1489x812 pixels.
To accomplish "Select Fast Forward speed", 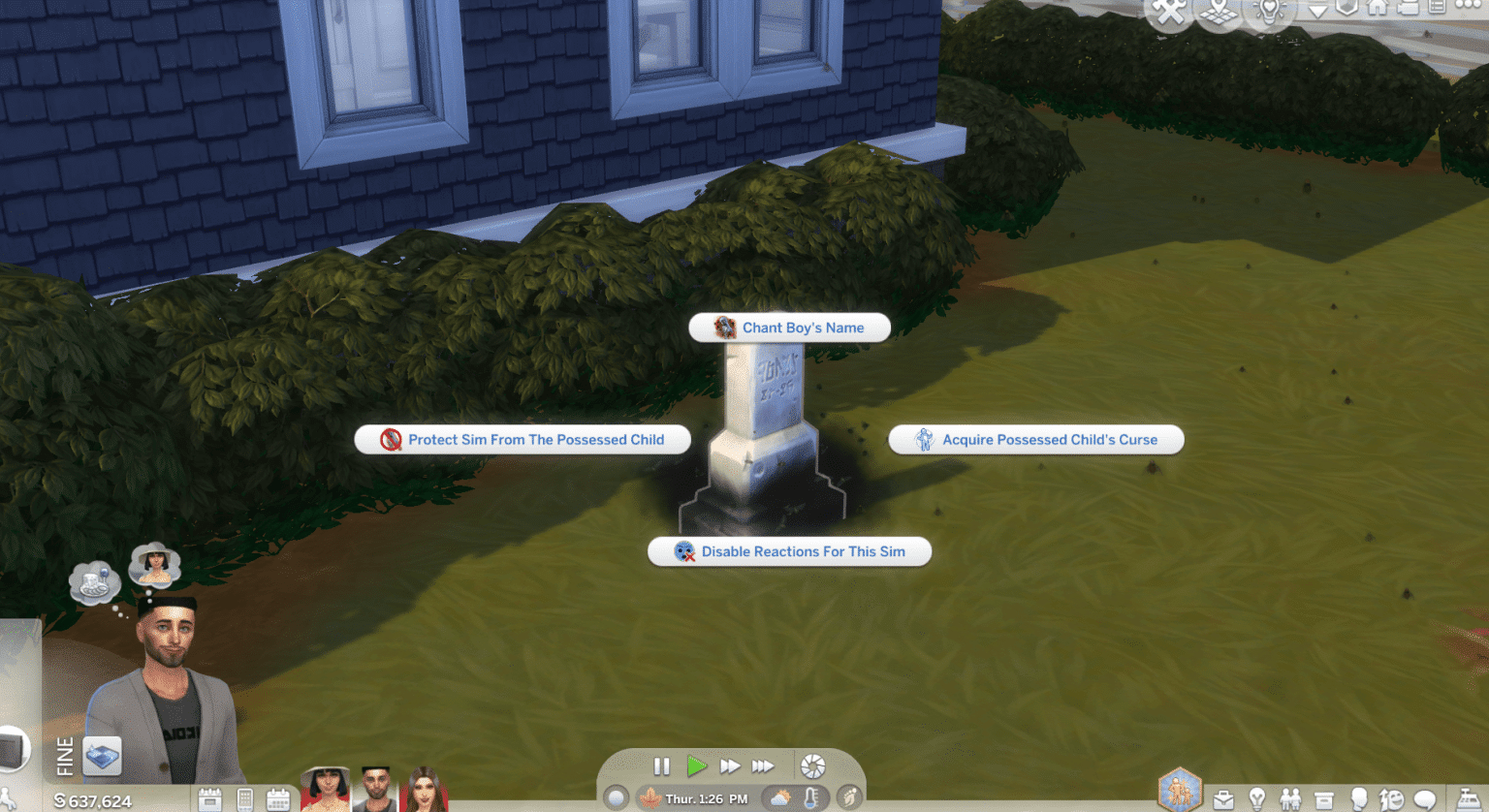I will tap(729, 765).
